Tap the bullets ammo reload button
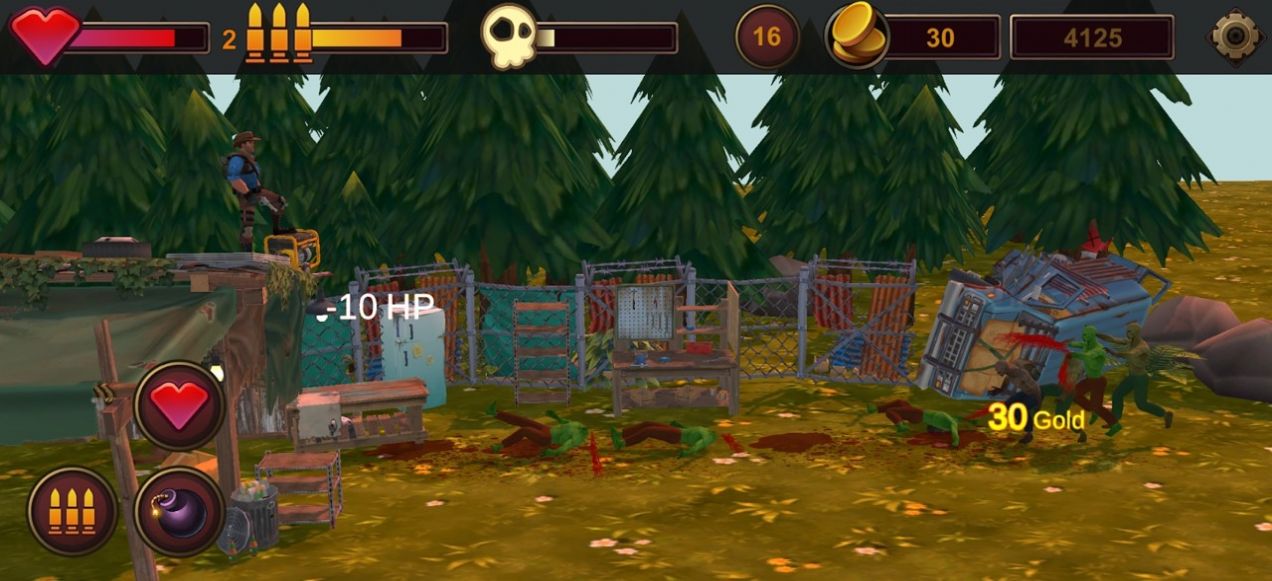Viewport: 1272px width, 581px height. 72,511
